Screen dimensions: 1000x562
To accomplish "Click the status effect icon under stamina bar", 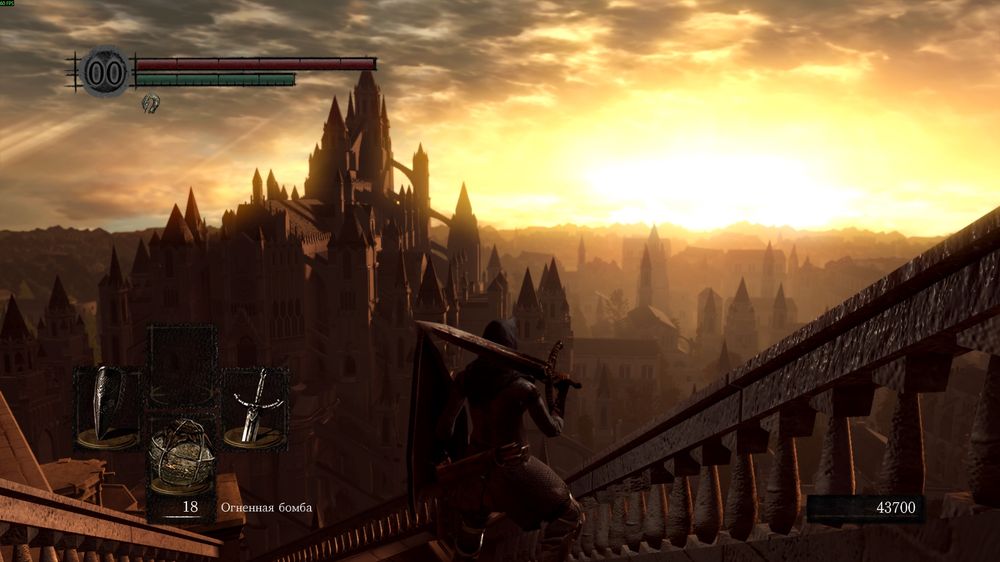I will point(150,102).
